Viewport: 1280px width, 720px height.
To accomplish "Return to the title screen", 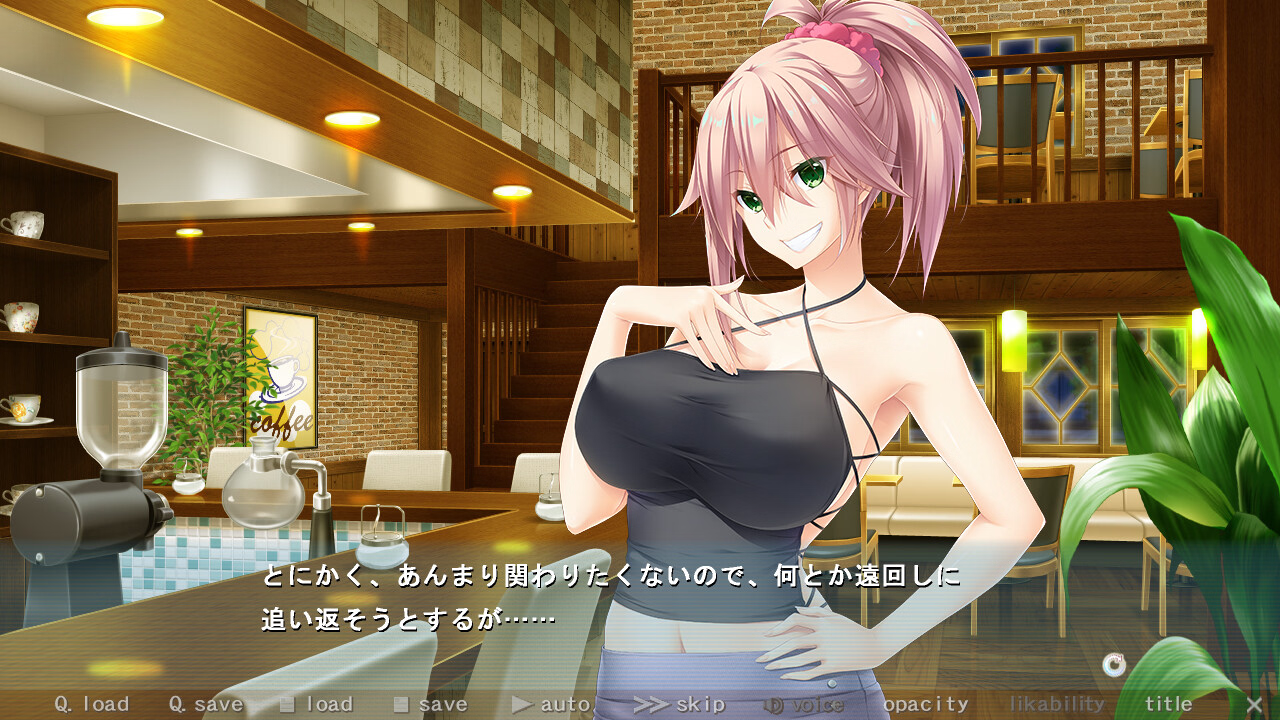I will (1168, 704).
